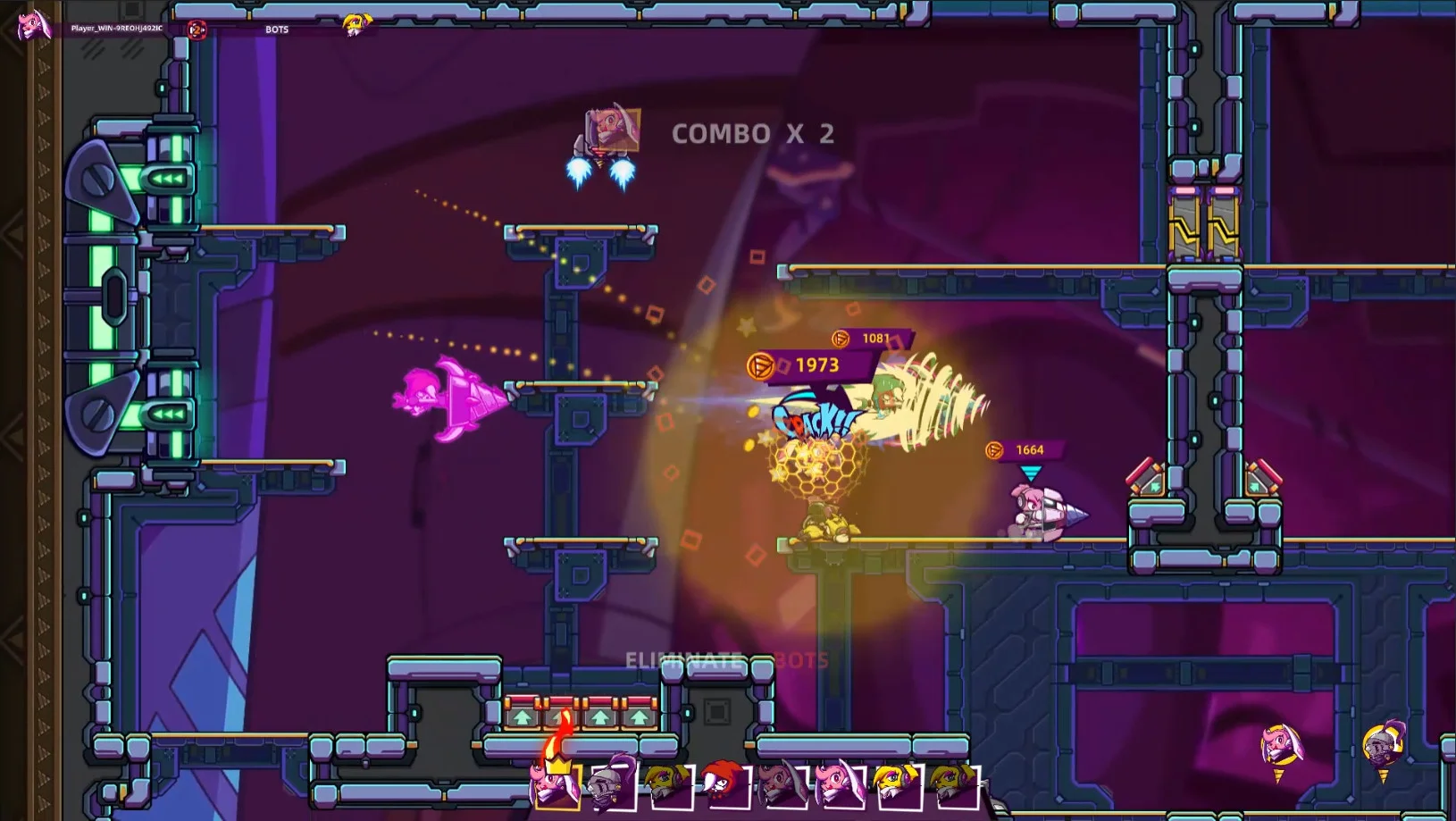Click the round score counter showing 2
Image resolution: width=1456 pixels, height=821 pixels.
pyautogui.click(x=197, y=29)
